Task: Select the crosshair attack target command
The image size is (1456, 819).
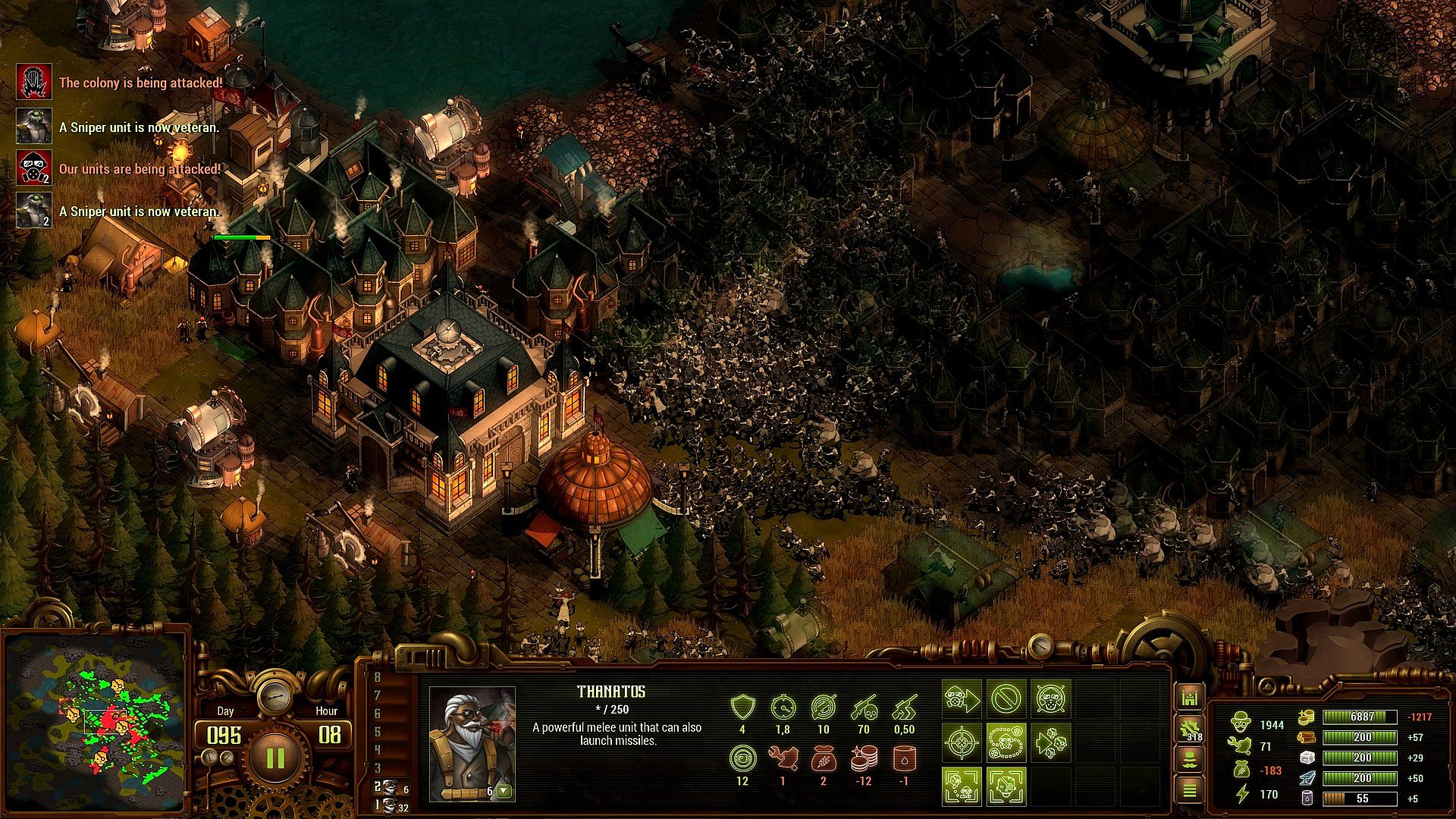Action: [962, 742]
